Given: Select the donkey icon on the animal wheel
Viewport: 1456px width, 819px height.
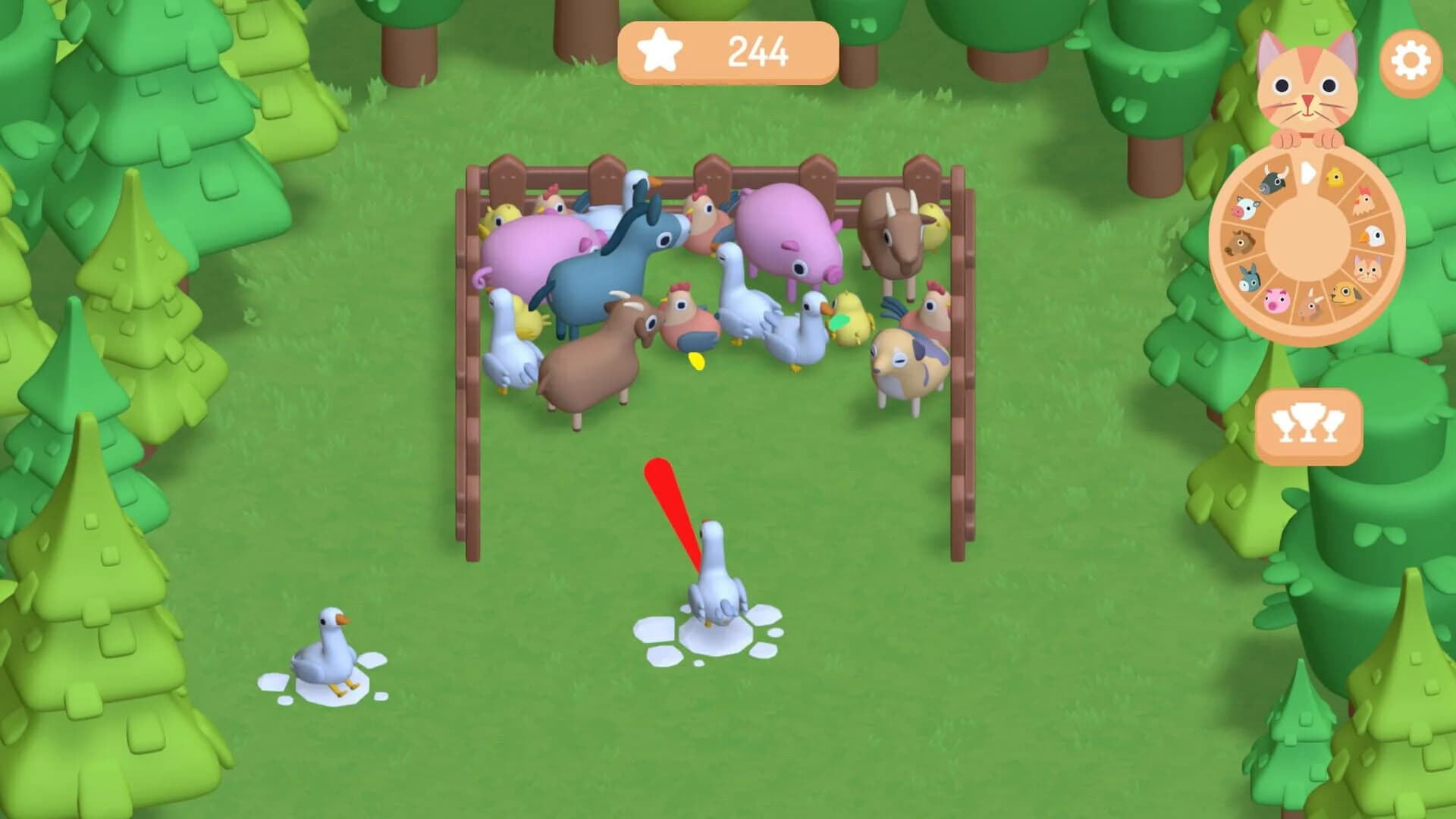Looking at the screenshot, I should point(1250,277).
